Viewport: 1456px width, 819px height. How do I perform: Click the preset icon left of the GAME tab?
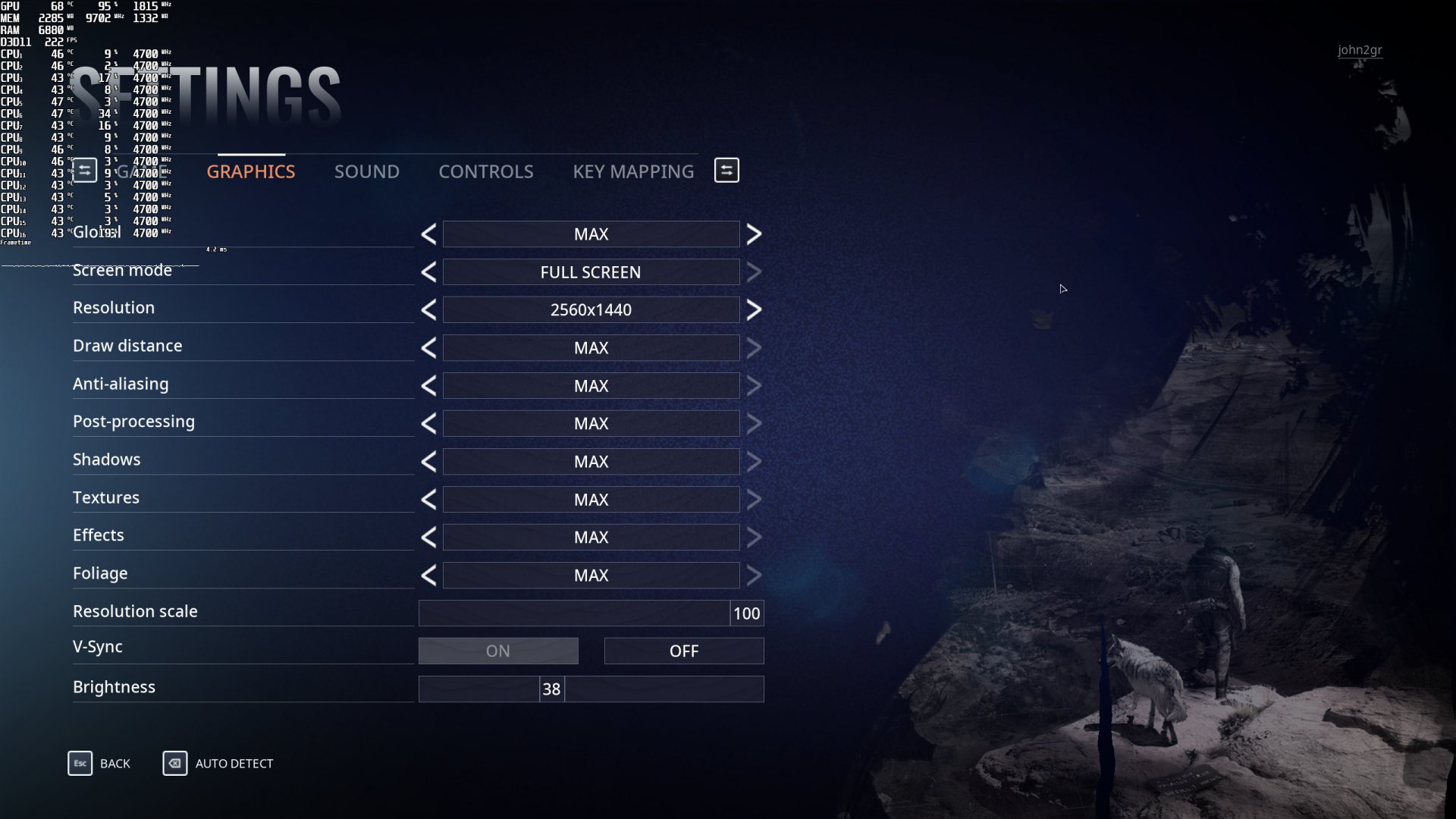click(x=84, y=170)
